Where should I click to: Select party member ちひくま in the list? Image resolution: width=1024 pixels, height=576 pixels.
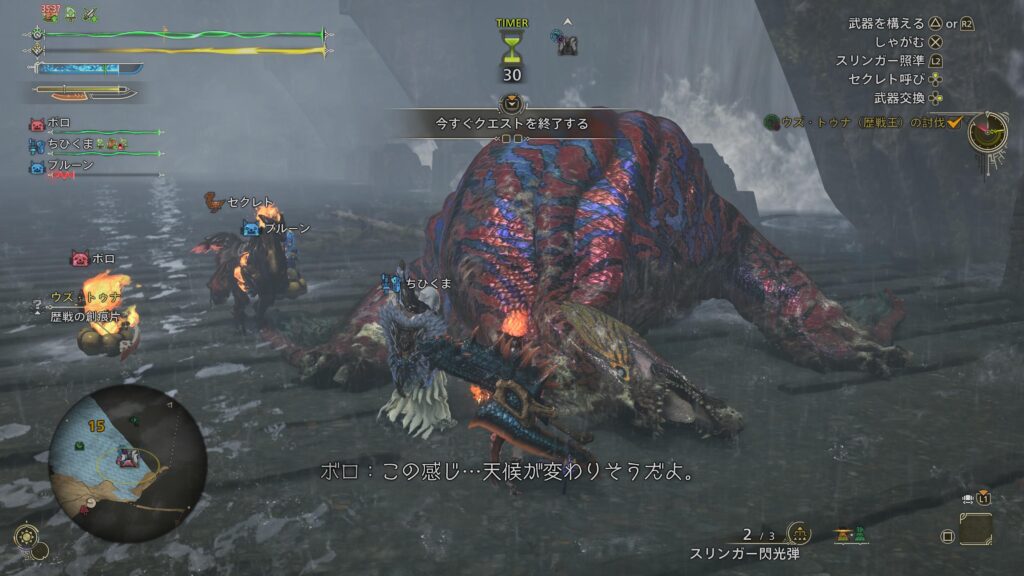pyautogui.click(x=70, y=146)
